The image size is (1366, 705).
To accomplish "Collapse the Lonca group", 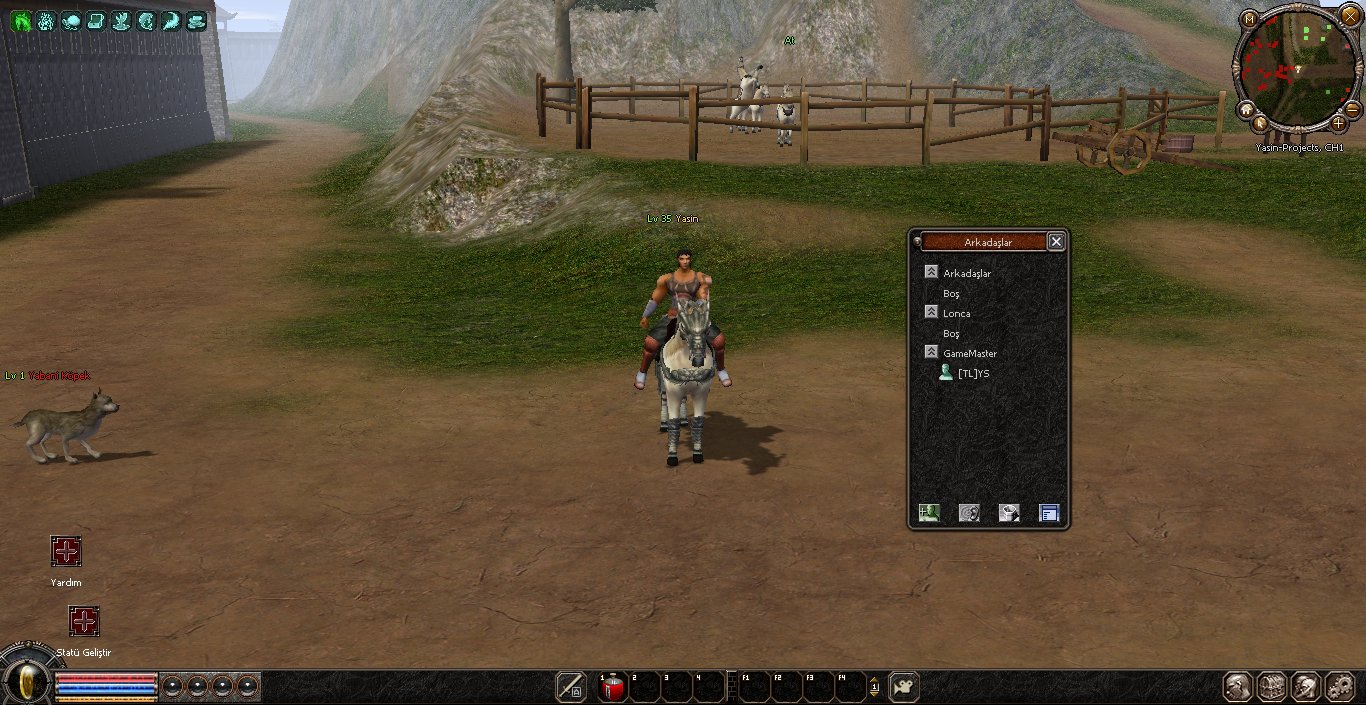I will point(931,313).
